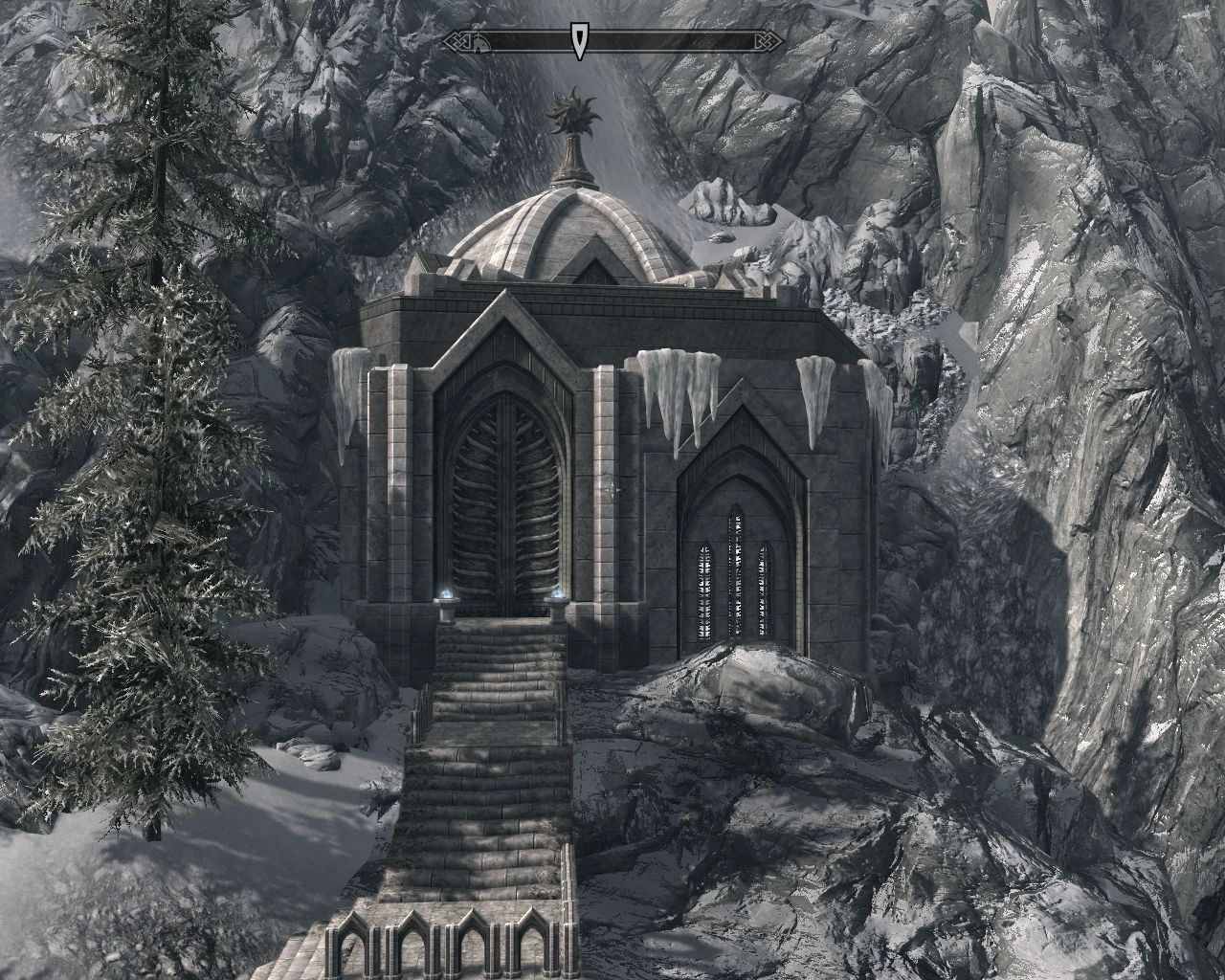Viewport: 1225px width, 980px height.
Task: Click the tomb location marker on the compass
Action: click(479, 42)
